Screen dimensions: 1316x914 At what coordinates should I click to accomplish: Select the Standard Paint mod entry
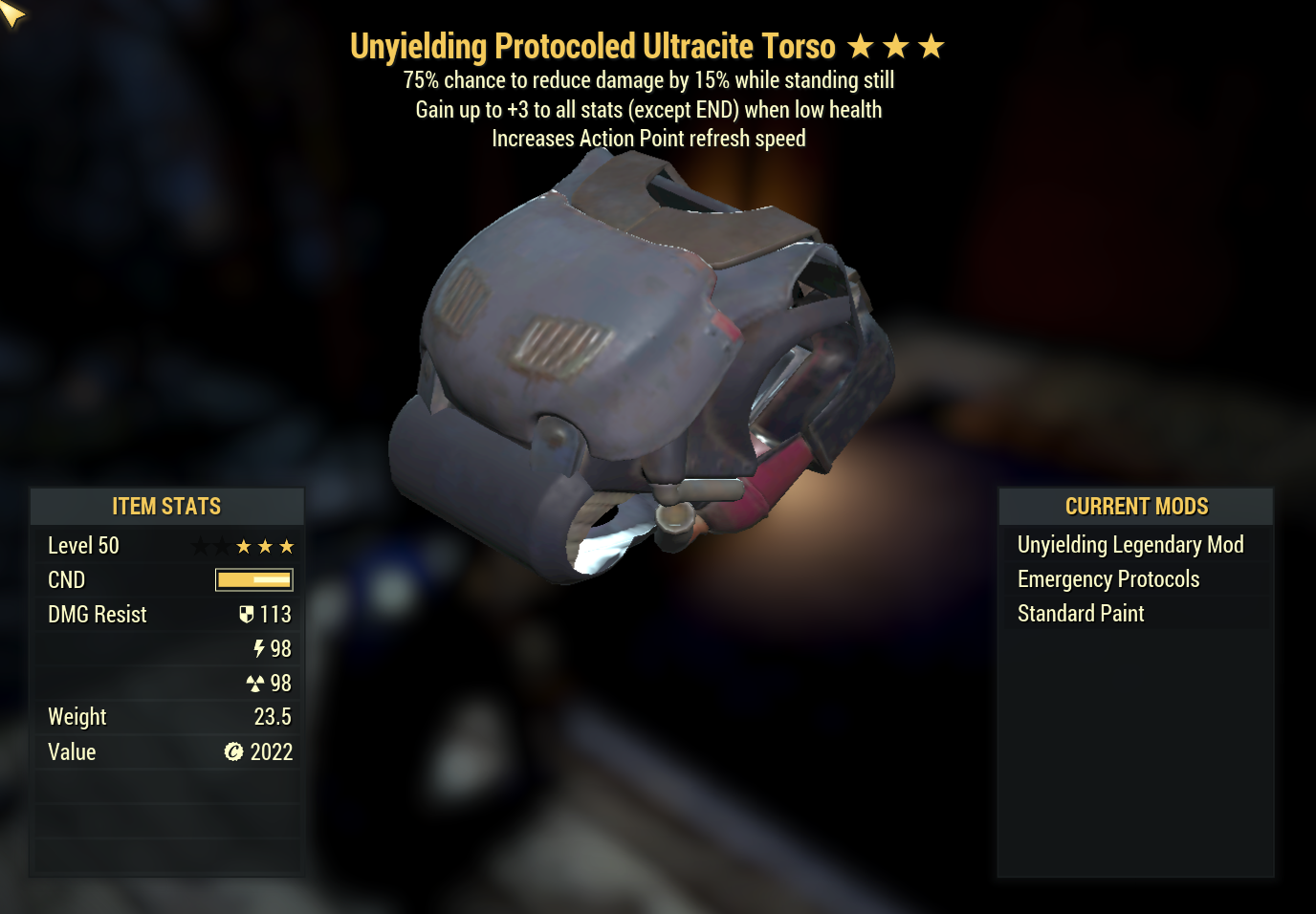1081,614
